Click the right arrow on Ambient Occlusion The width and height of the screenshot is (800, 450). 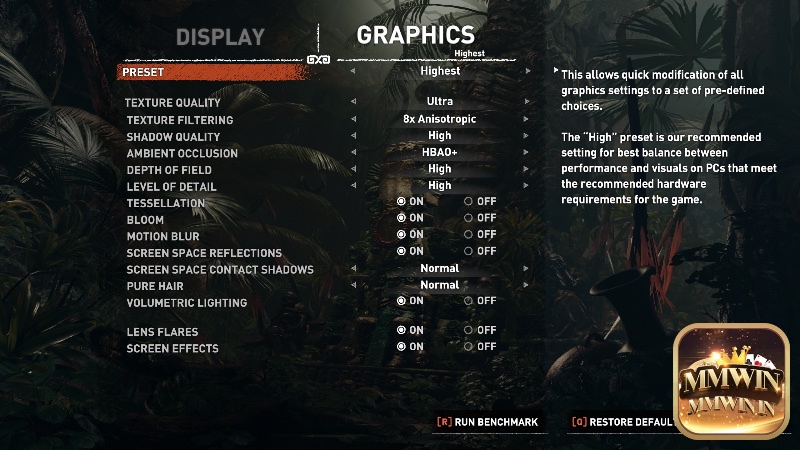point(527,153)
